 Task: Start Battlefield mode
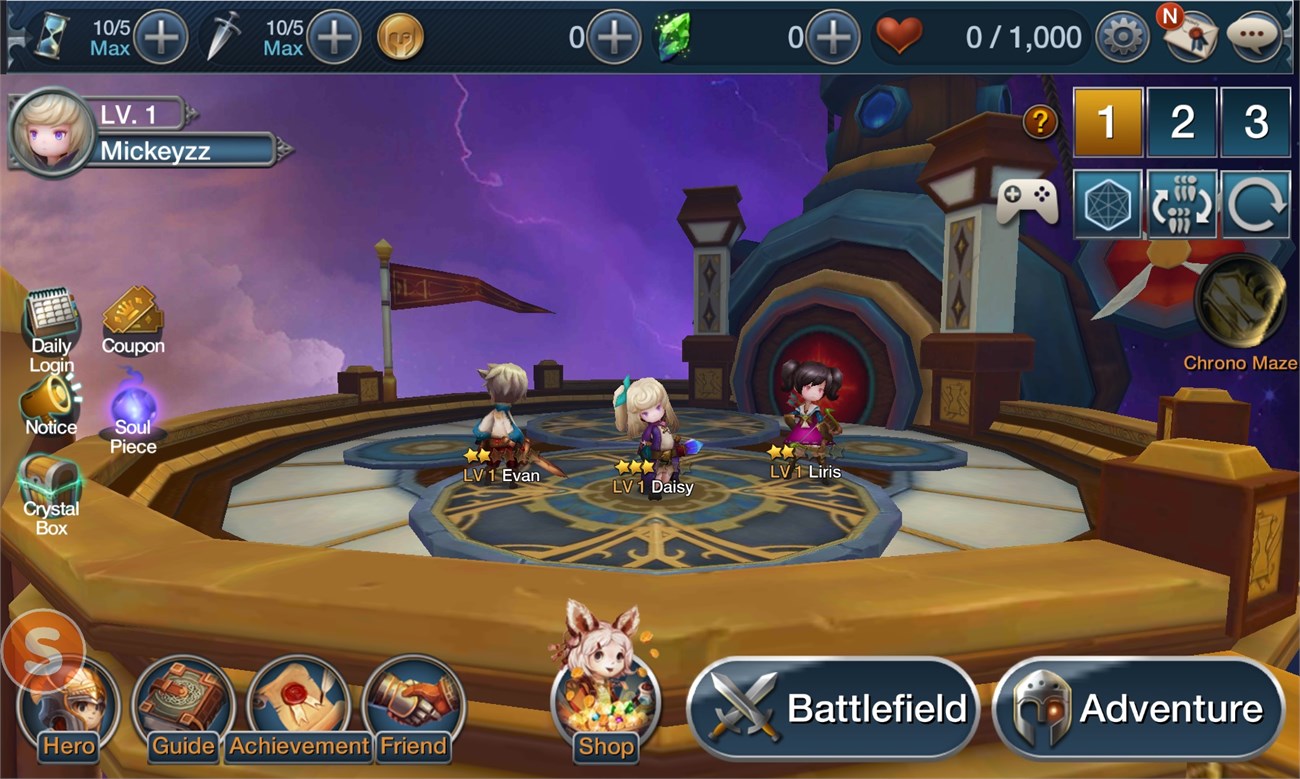coord(836,708)
